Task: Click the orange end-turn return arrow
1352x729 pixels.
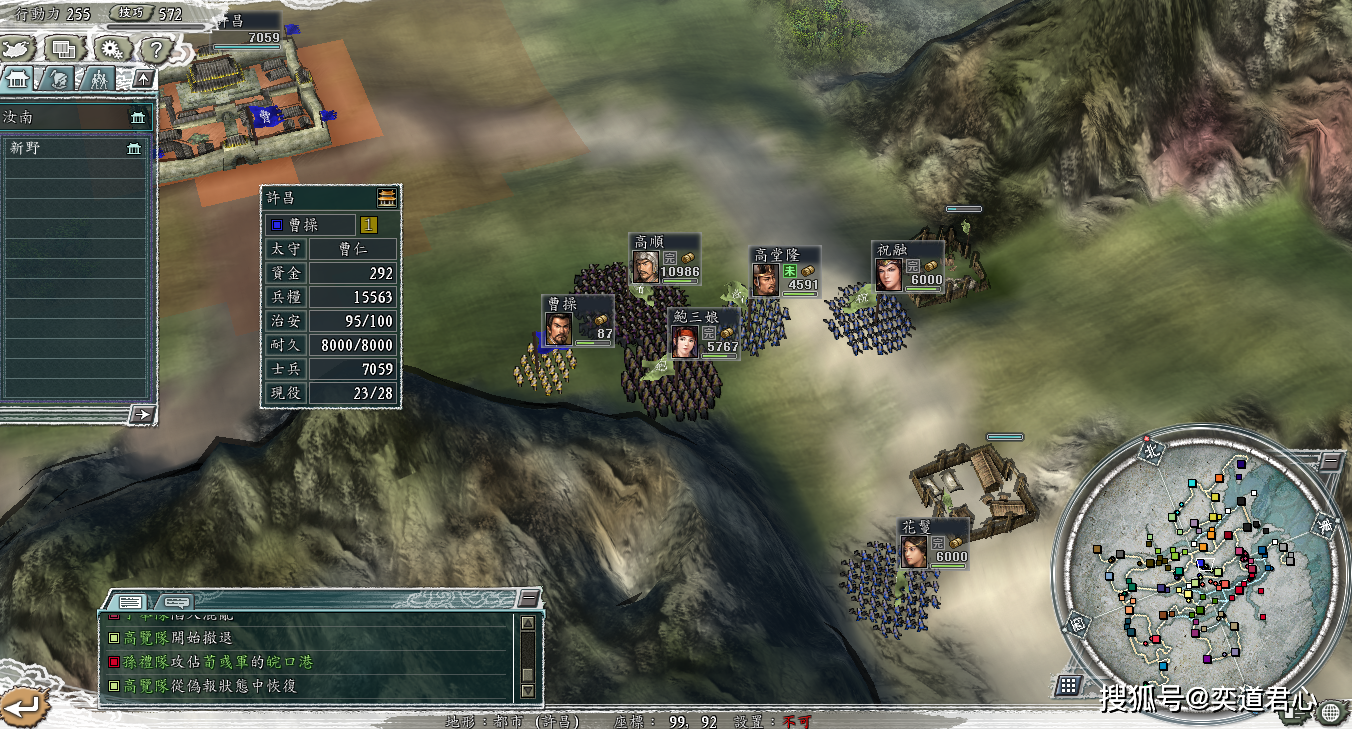Action: point(22,705)
